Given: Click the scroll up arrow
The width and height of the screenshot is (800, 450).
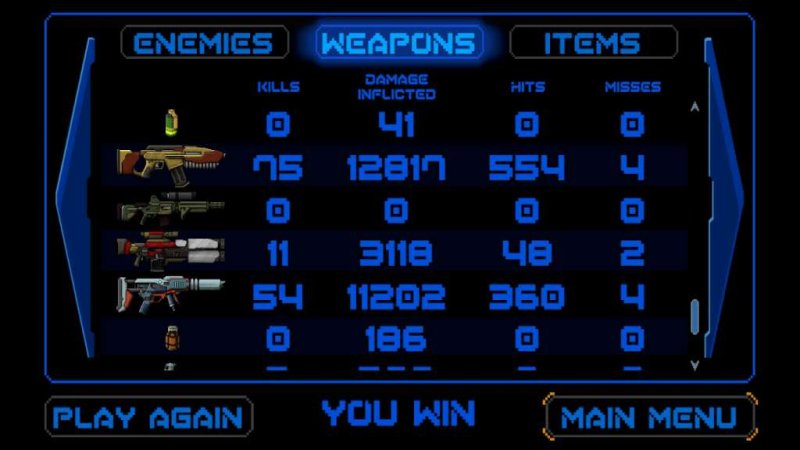Looking at the screenshot, I should [x=695, y=106].
